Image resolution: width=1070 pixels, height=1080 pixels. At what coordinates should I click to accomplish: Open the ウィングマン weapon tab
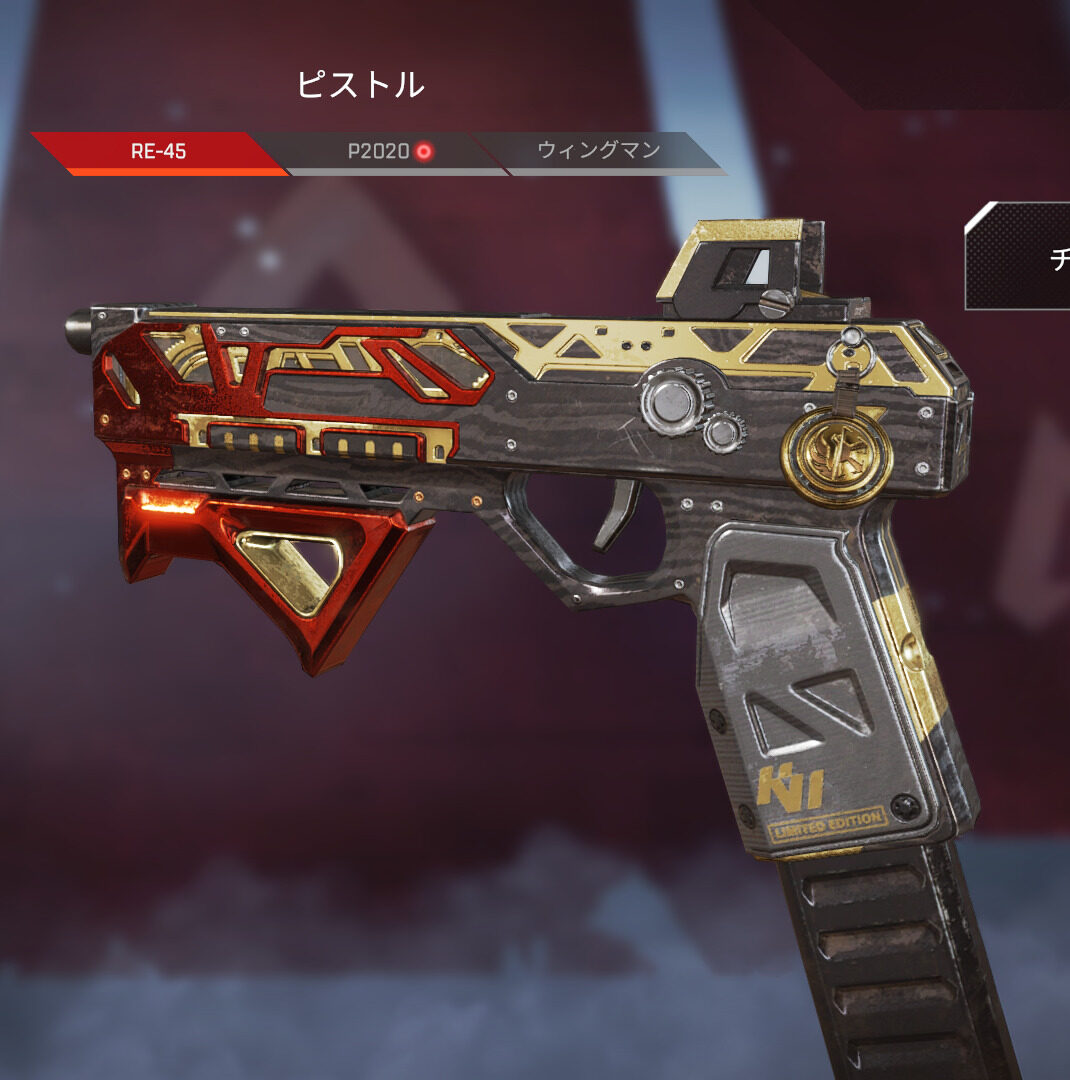[598, 152]
